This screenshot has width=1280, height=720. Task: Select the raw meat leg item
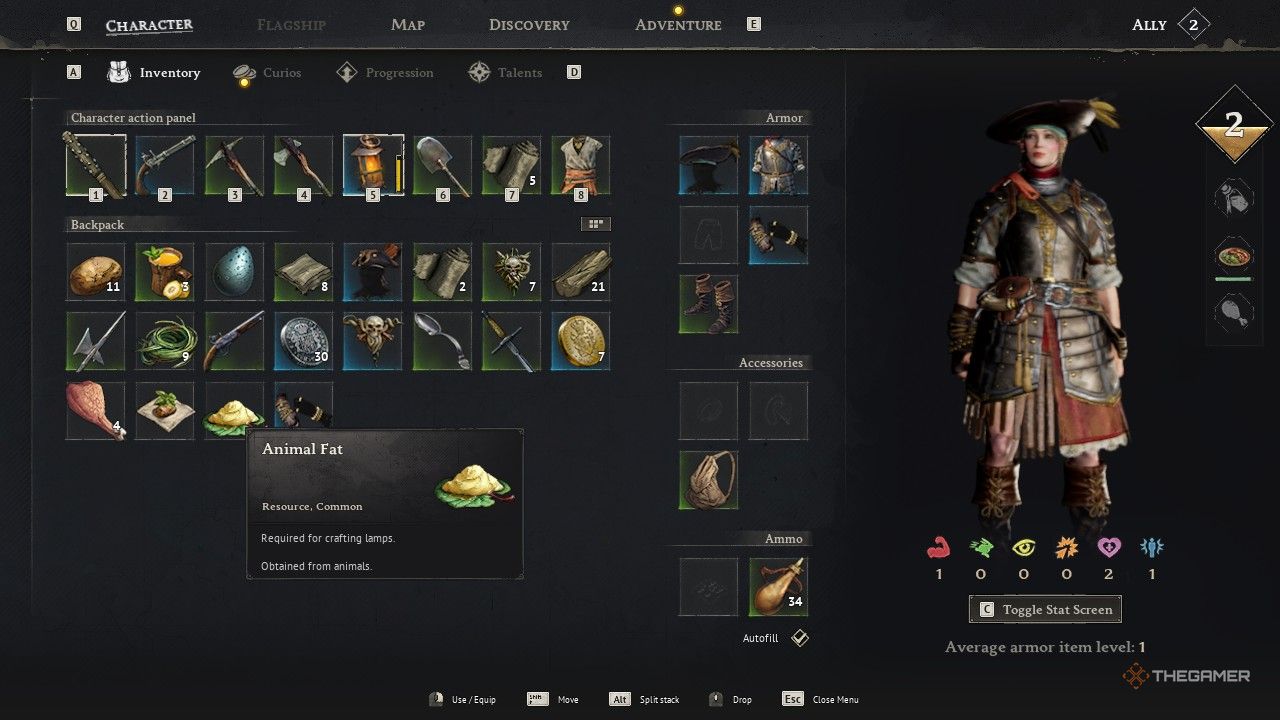point(96,410)
